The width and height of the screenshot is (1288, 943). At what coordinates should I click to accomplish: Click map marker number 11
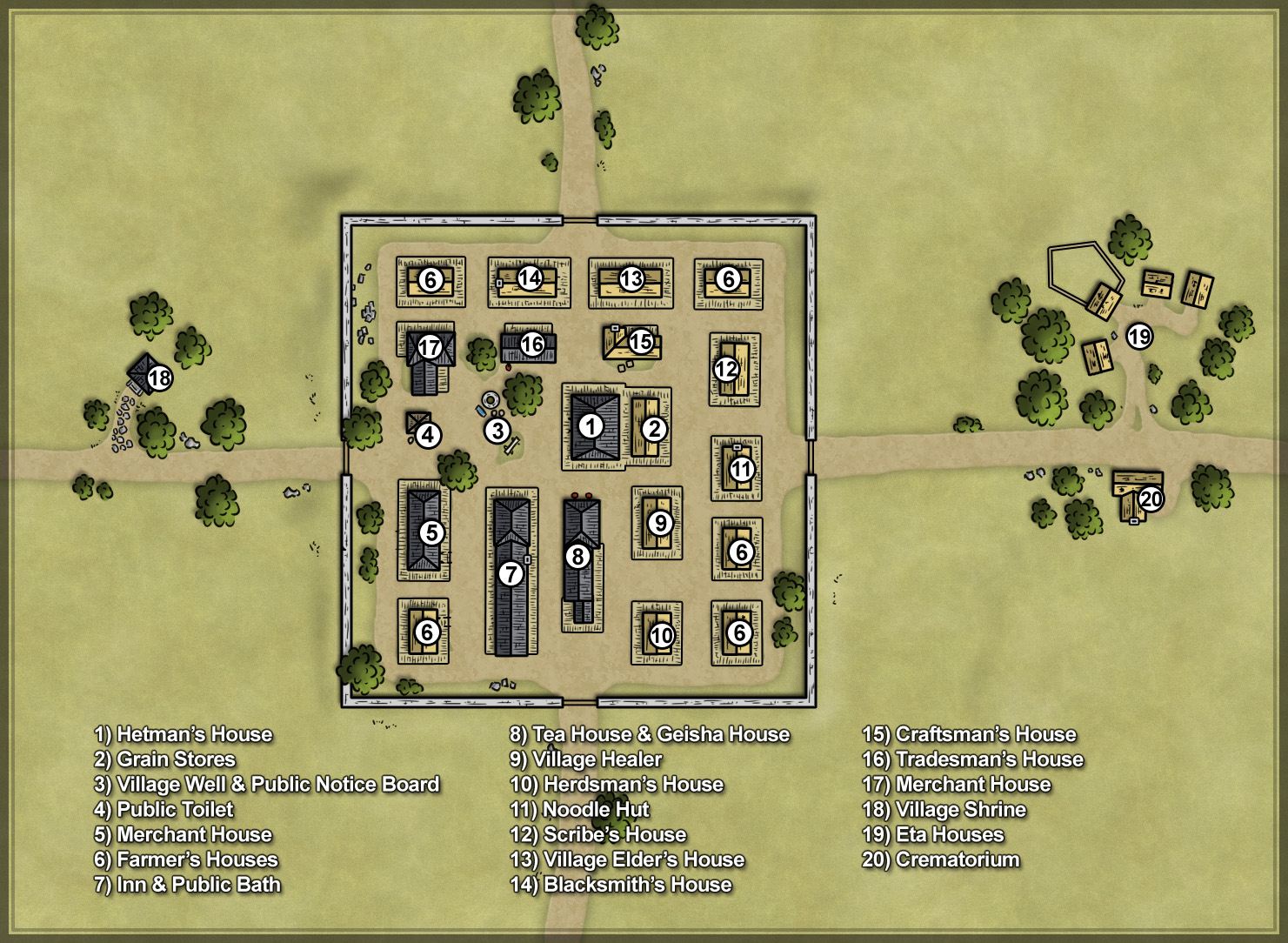tap(741, 470)
